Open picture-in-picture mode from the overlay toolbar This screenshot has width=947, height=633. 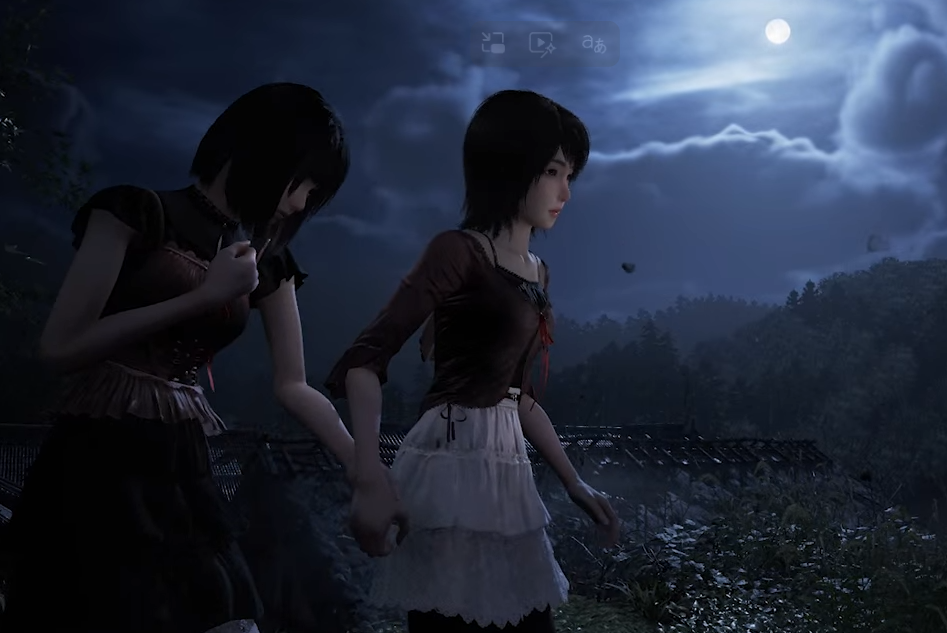[492, 43]
